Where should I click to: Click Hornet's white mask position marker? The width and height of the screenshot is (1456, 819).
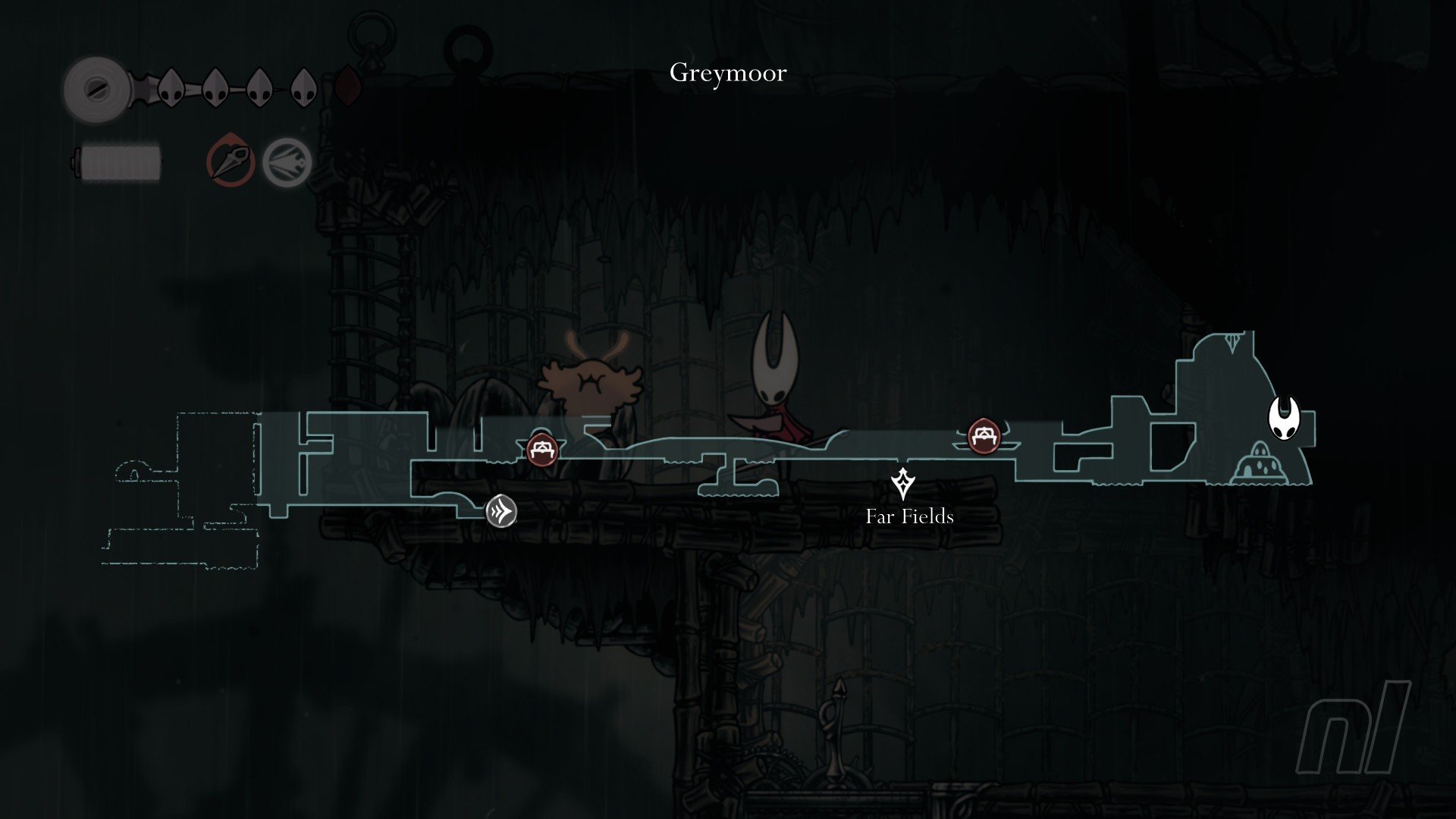pos(1284,418)
